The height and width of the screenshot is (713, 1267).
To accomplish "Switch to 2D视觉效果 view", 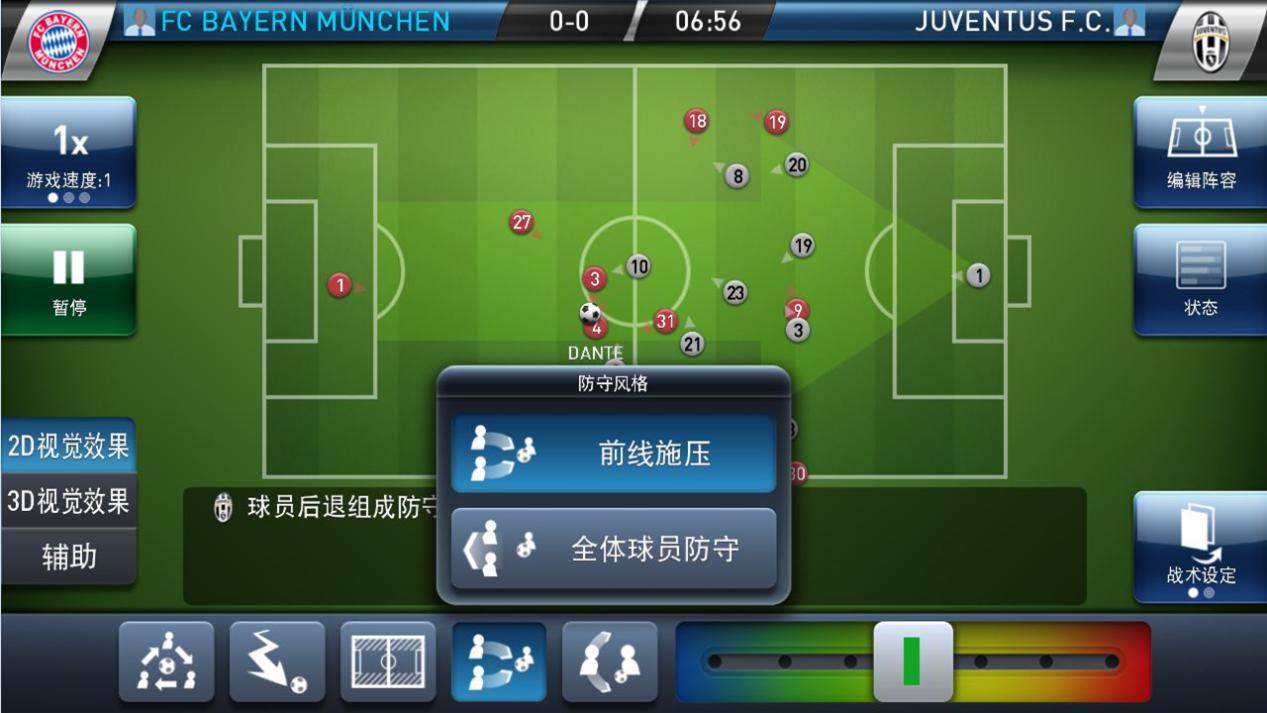I will 68,446.
